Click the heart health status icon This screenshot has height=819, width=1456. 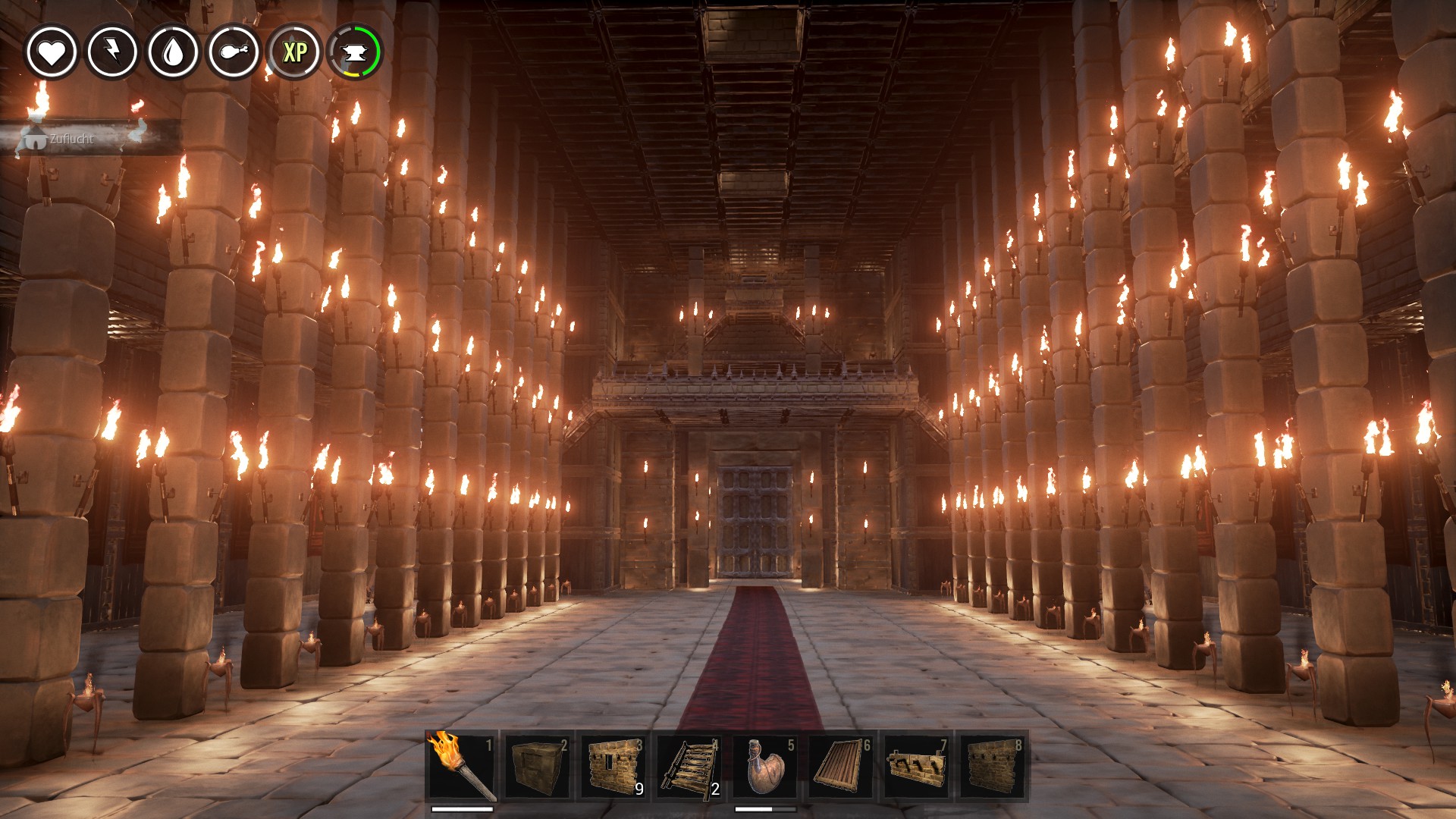[52, 52]
